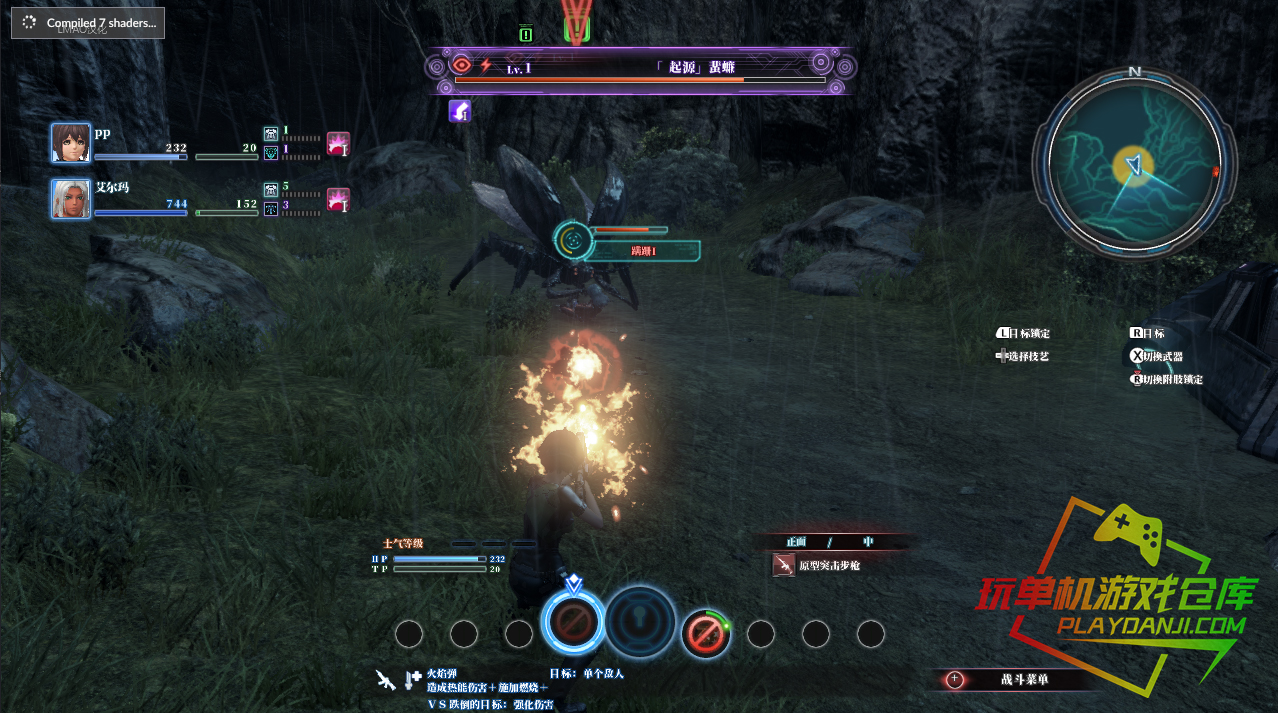Click Elma's pink sunburst status icon
The height and width of the screenshot is (713, 1278).
[x=338, y=199]
